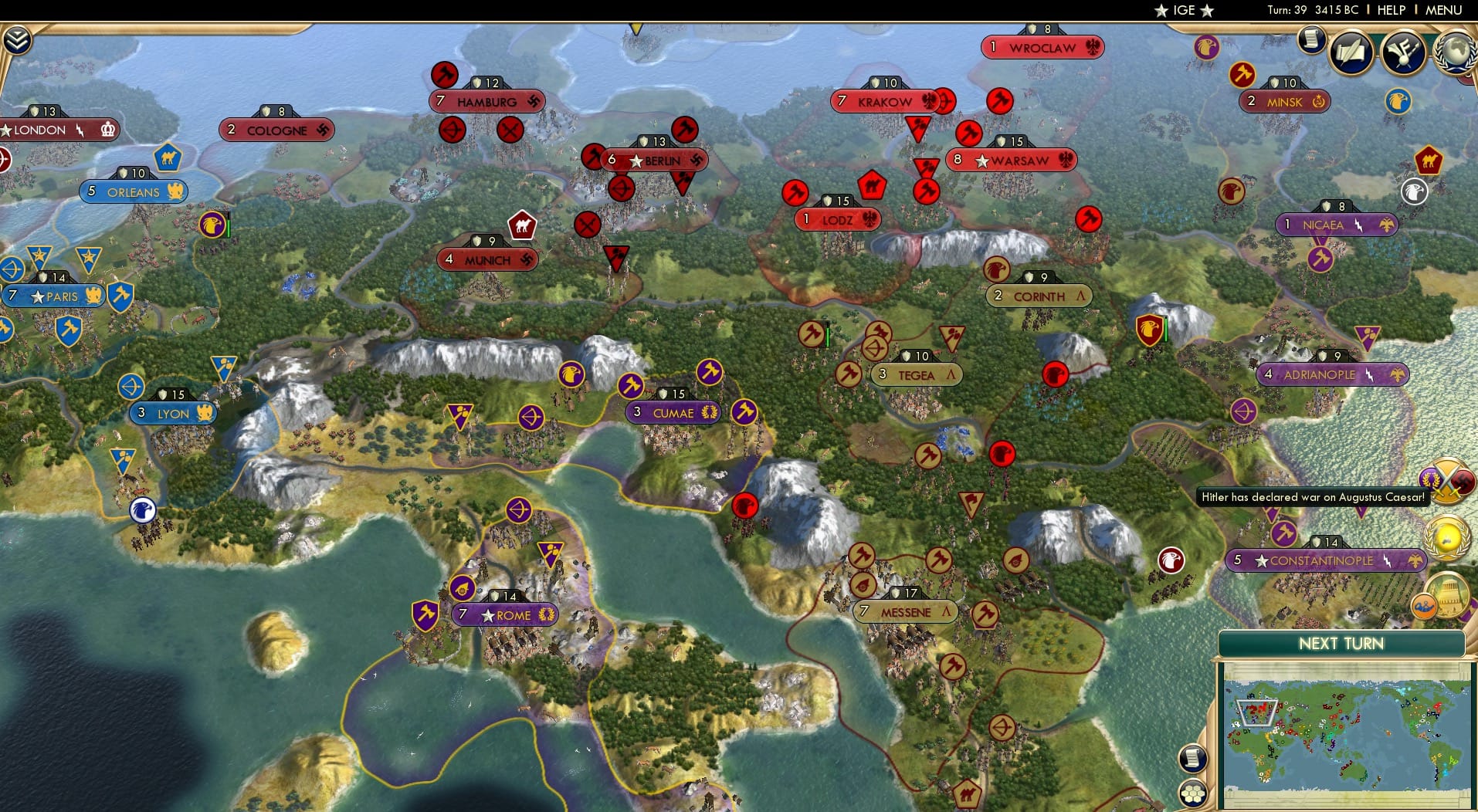The height and width of the screenshot is (812, 1478).
Task: Click the wonder notification icon above the minimap
Action: coord(1448,596)
